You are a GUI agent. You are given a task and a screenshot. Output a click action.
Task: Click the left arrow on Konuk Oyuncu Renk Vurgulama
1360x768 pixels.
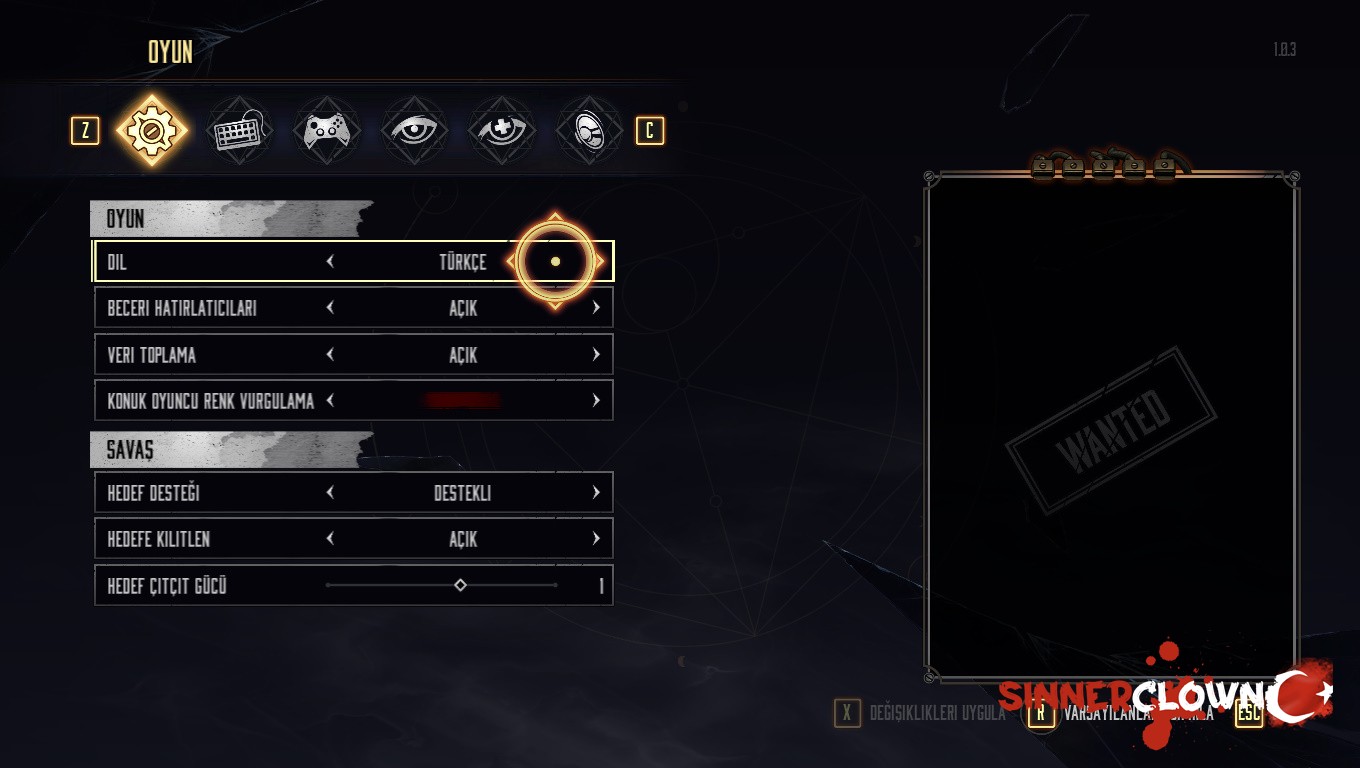pyautogui.click(x=330, y=401)
